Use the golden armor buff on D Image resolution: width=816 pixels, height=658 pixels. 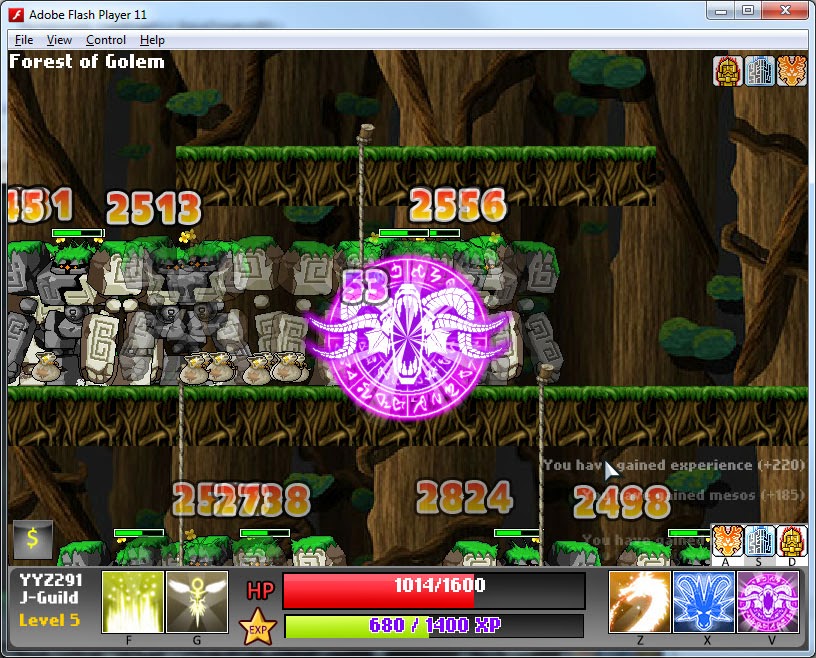pyautogui.click(x=792, y=541)
